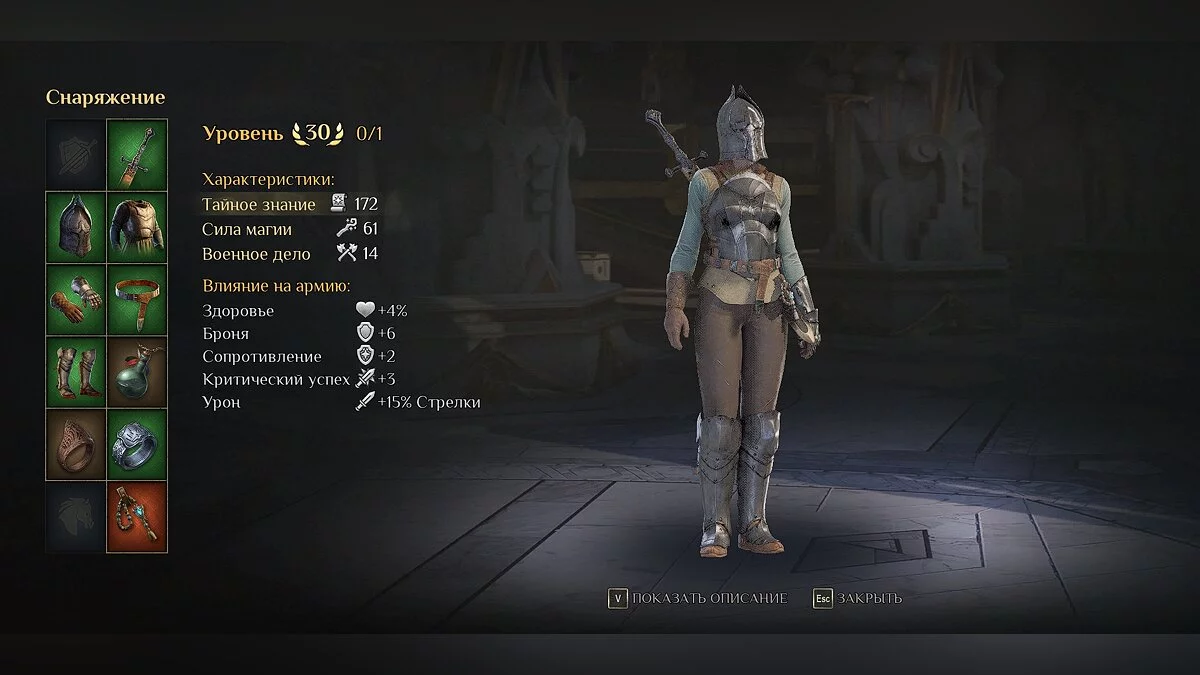Select the silver ring slot

tap(137, 444)
